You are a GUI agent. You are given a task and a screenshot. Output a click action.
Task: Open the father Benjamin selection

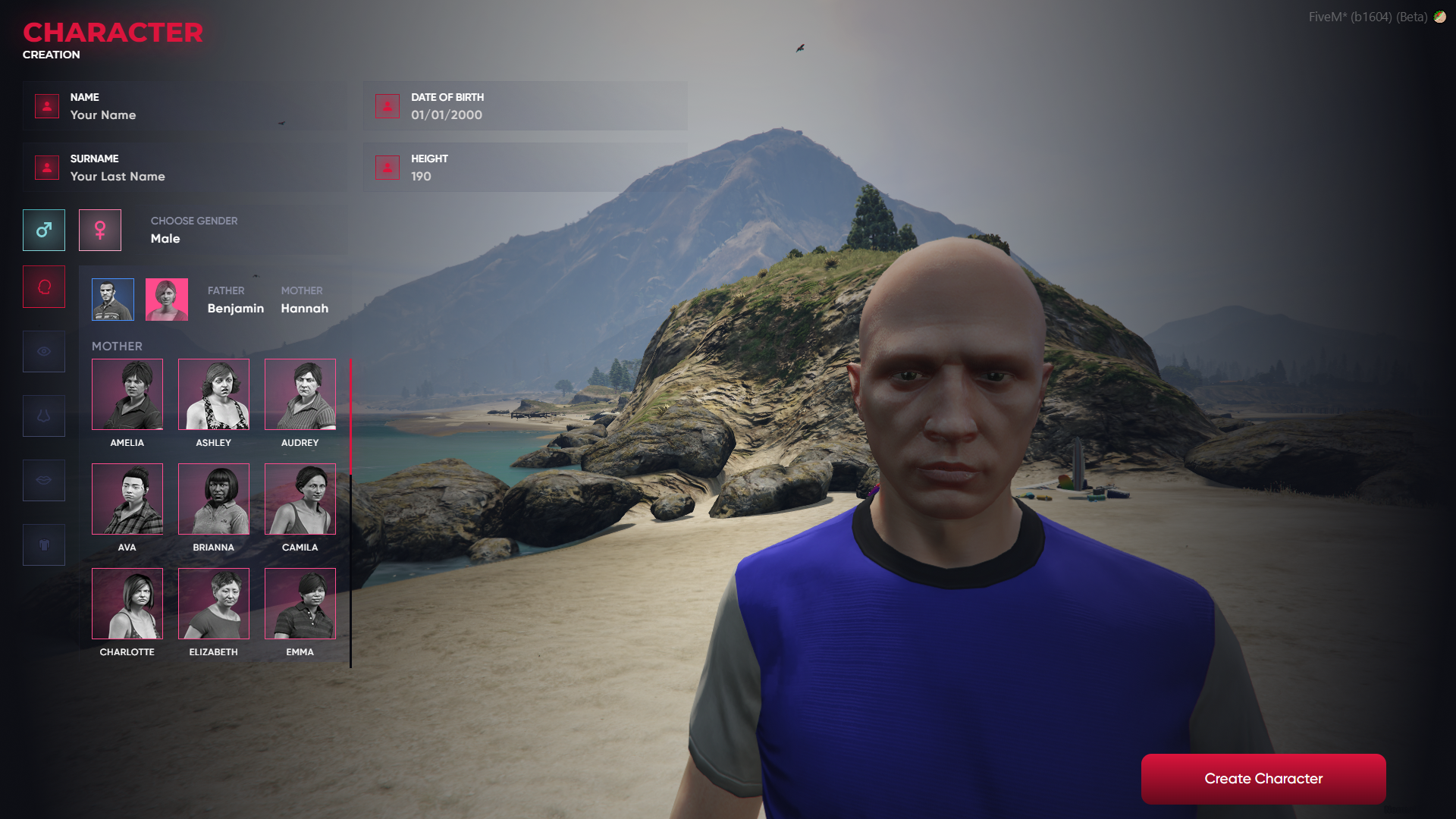111,299
